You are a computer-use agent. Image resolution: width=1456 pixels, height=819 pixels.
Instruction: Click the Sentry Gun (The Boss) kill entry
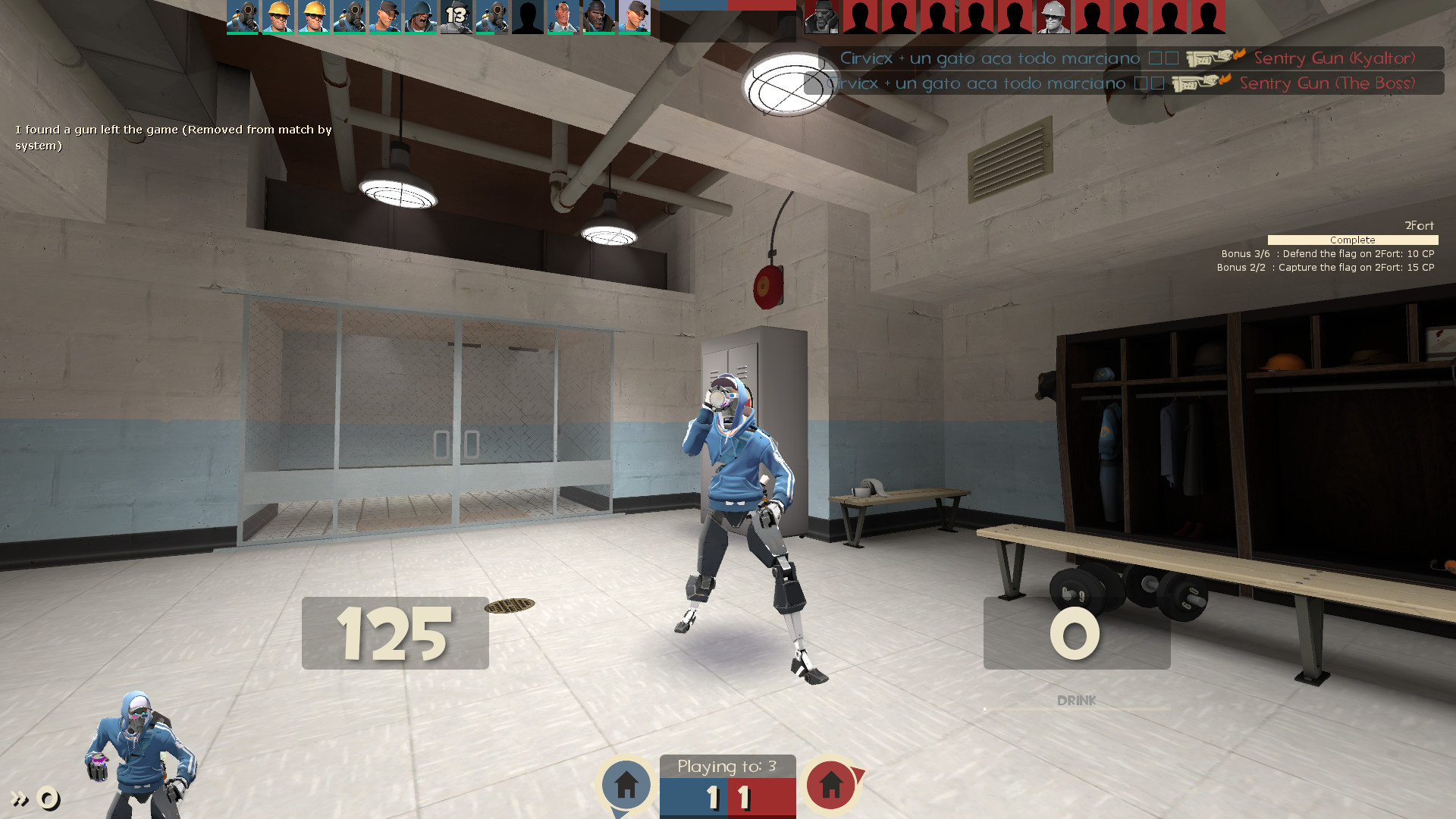coord(1327,83)
